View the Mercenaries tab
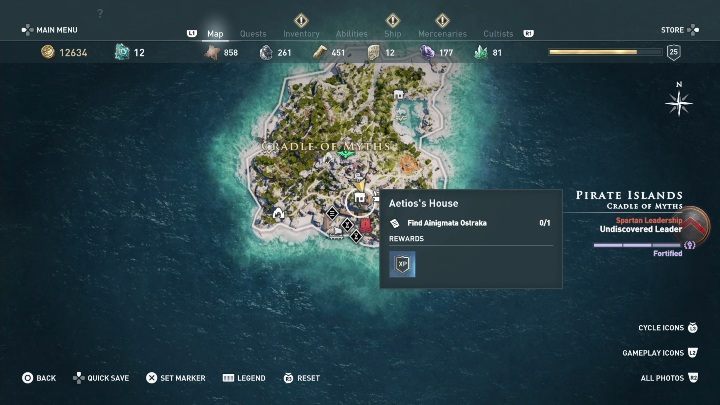 click(442, 34)
